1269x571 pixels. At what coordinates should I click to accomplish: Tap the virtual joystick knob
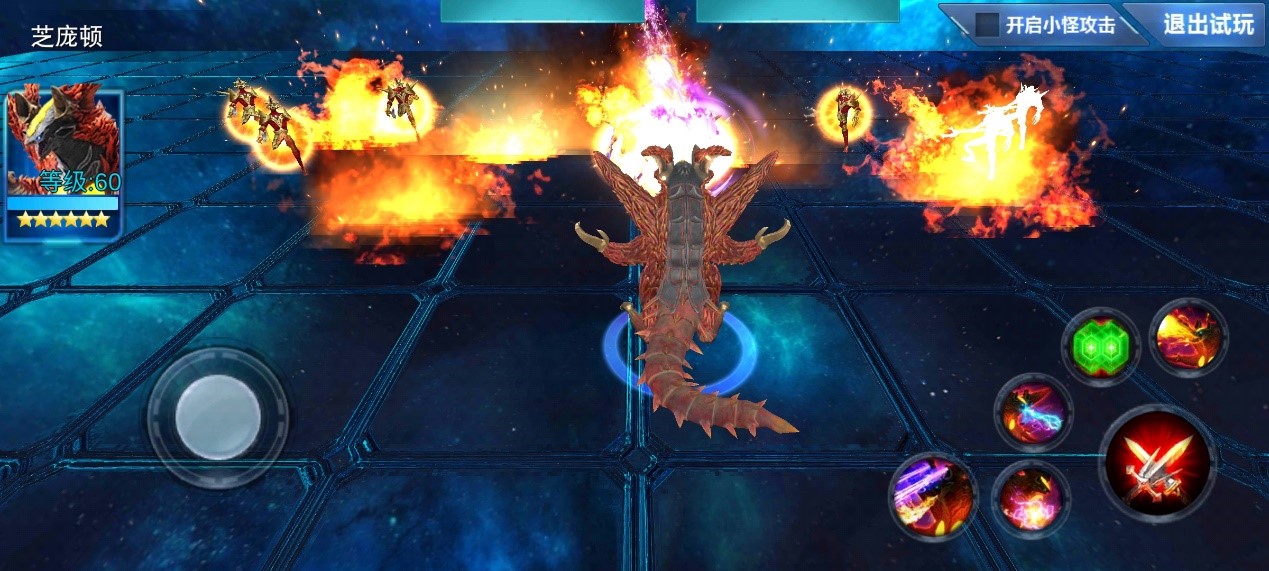218,417
